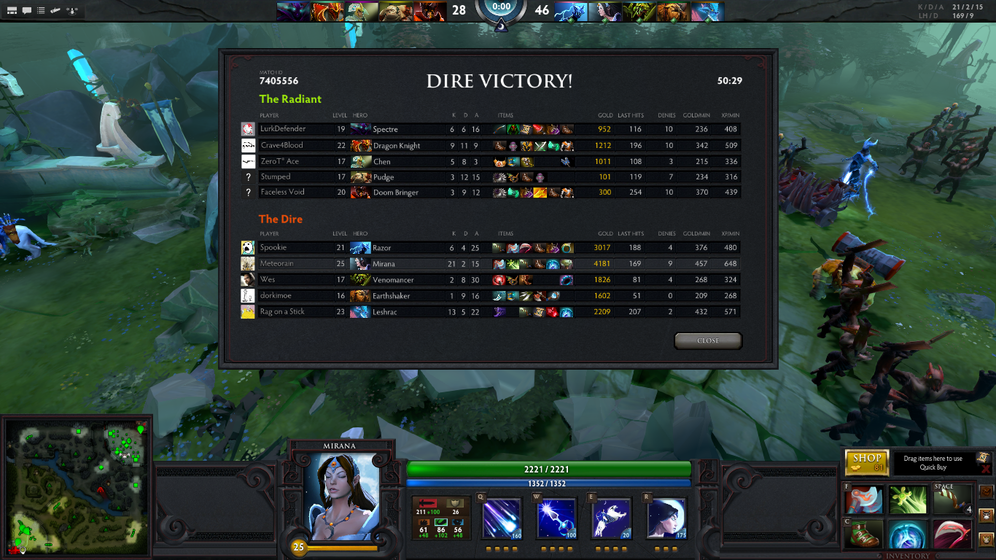Viewport: 996px width, 560px height.
Task: Open the menu icon in top-left toolbar
Action: pyautogui.click(x=11, y=10)
